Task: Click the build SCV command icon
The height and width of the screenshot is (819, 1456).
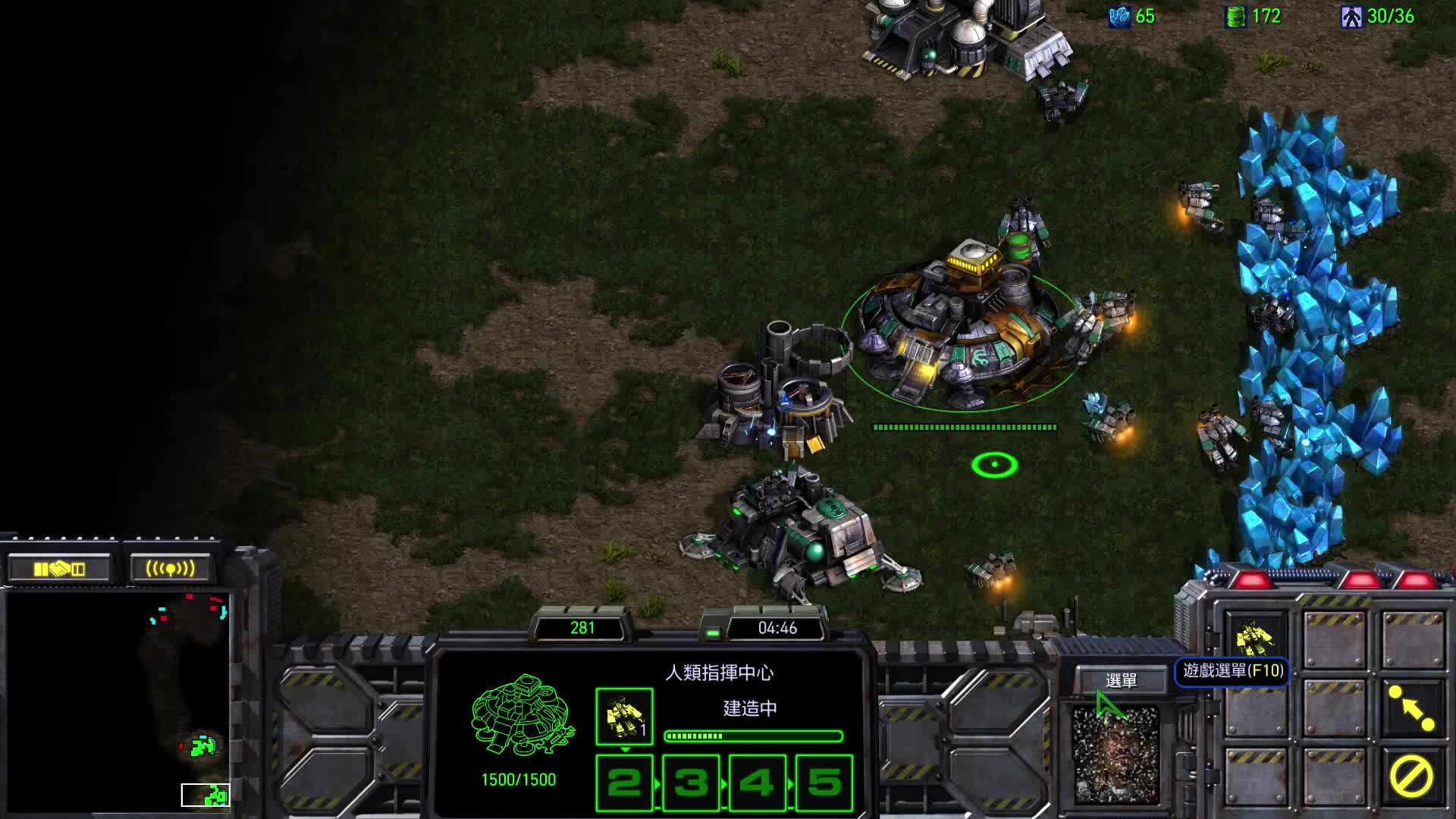Action: (1255, 639)
